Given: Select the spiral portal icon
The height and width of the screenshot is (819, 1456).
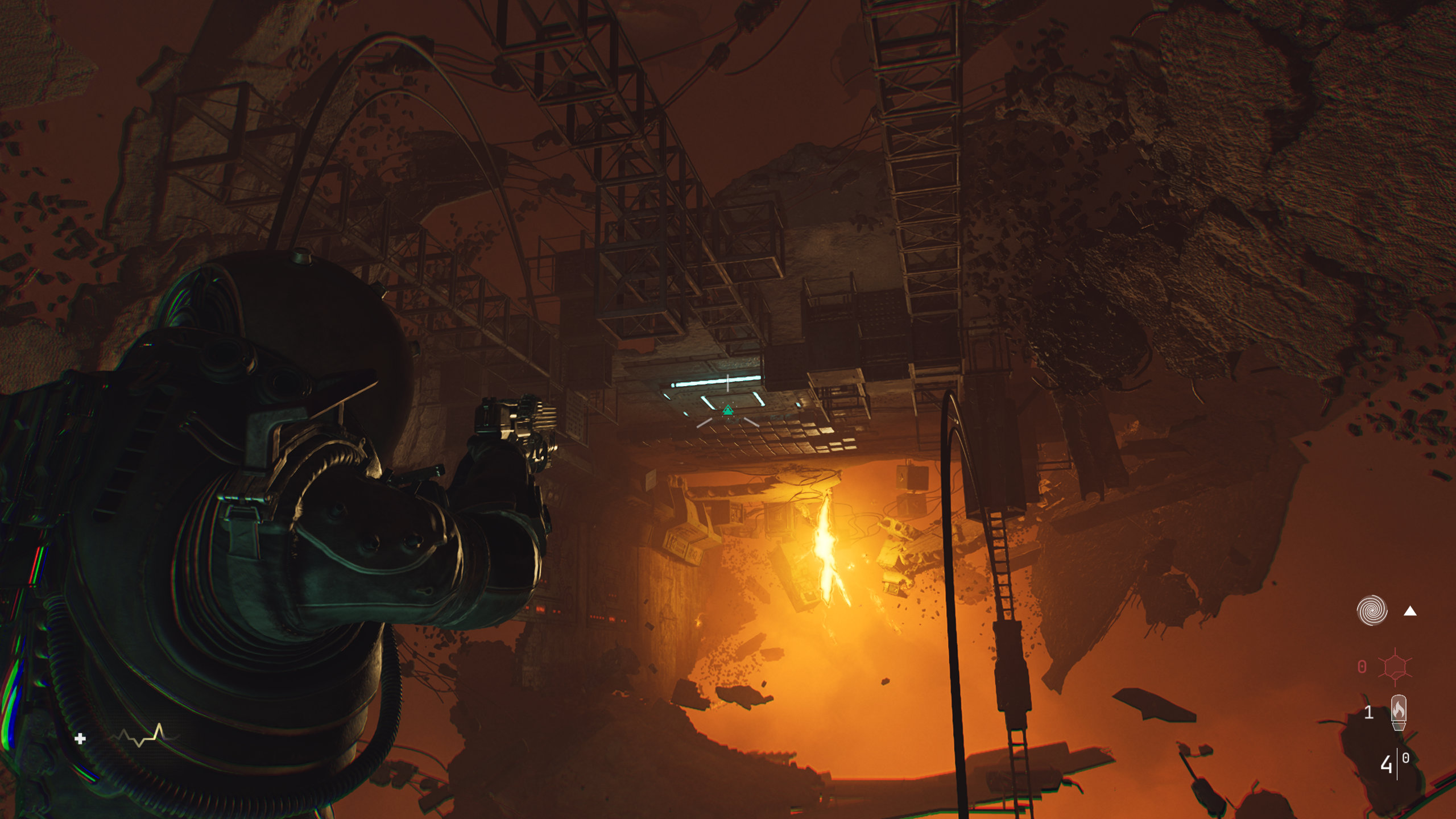Looking at the screenshot, I should 1371,610.
